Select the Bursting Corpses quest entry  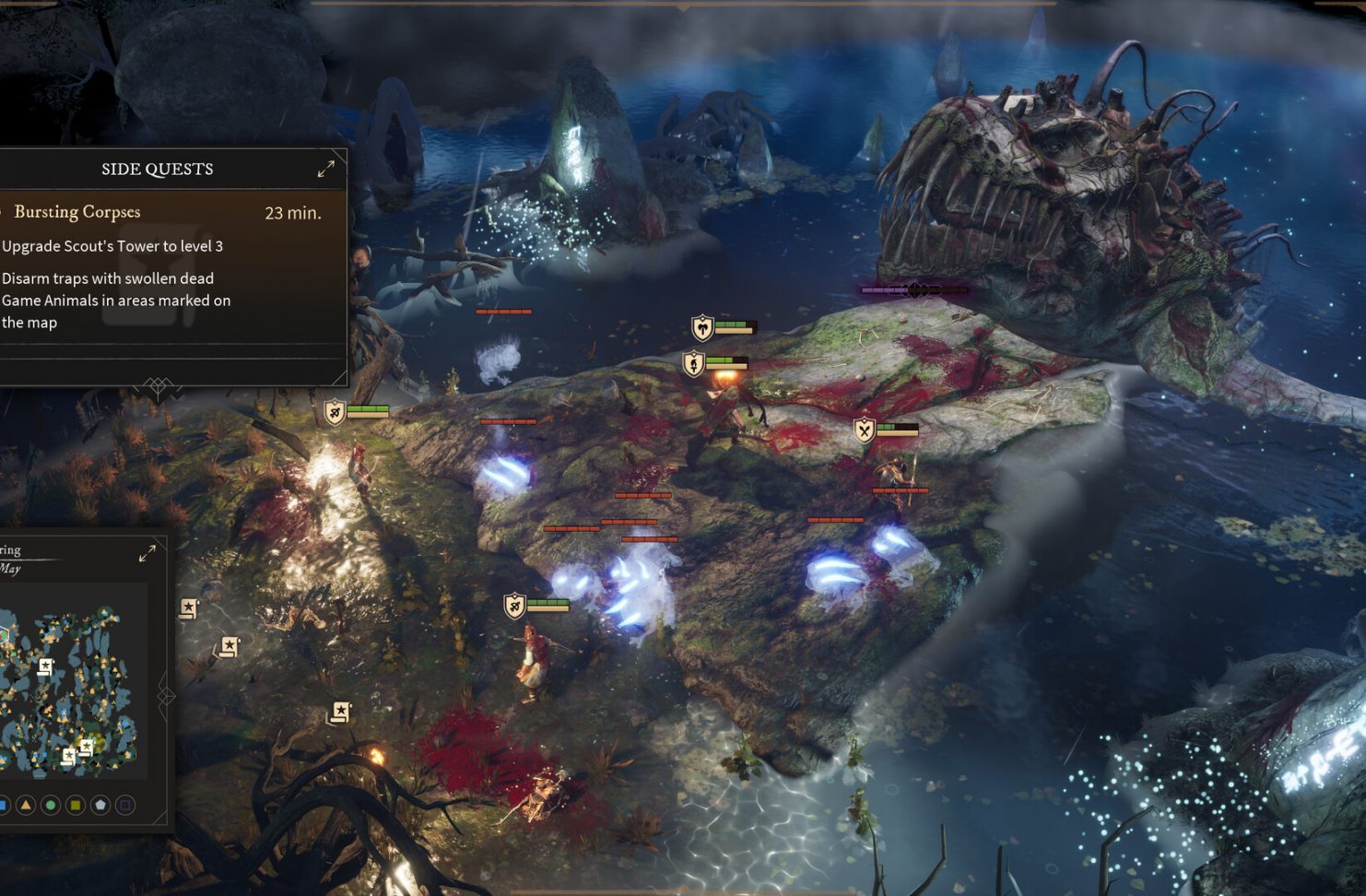[x=77, y=212]
